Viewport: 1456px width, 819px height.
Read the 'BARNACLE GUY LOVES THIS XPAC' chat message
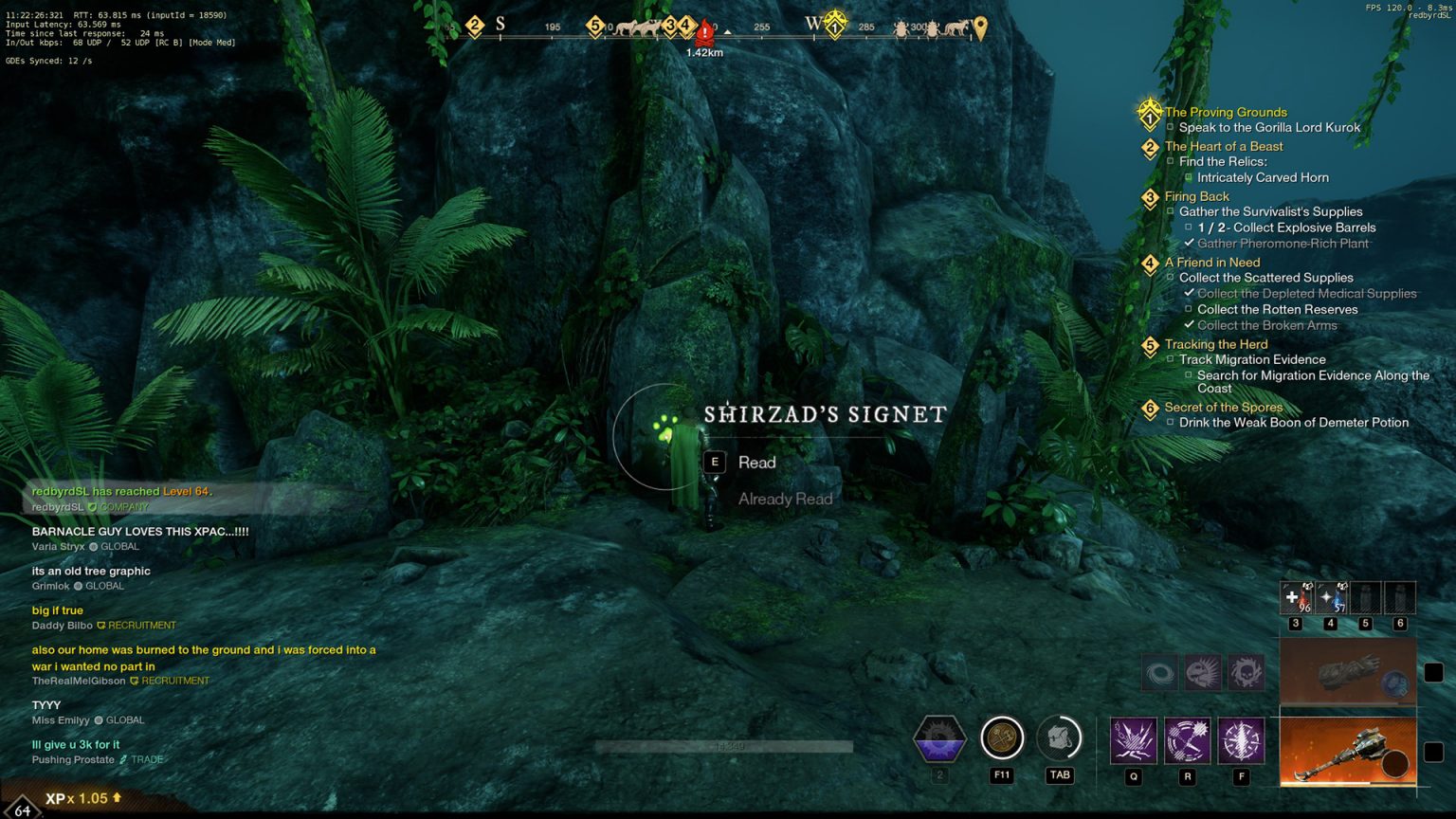[x=140, y=532]
